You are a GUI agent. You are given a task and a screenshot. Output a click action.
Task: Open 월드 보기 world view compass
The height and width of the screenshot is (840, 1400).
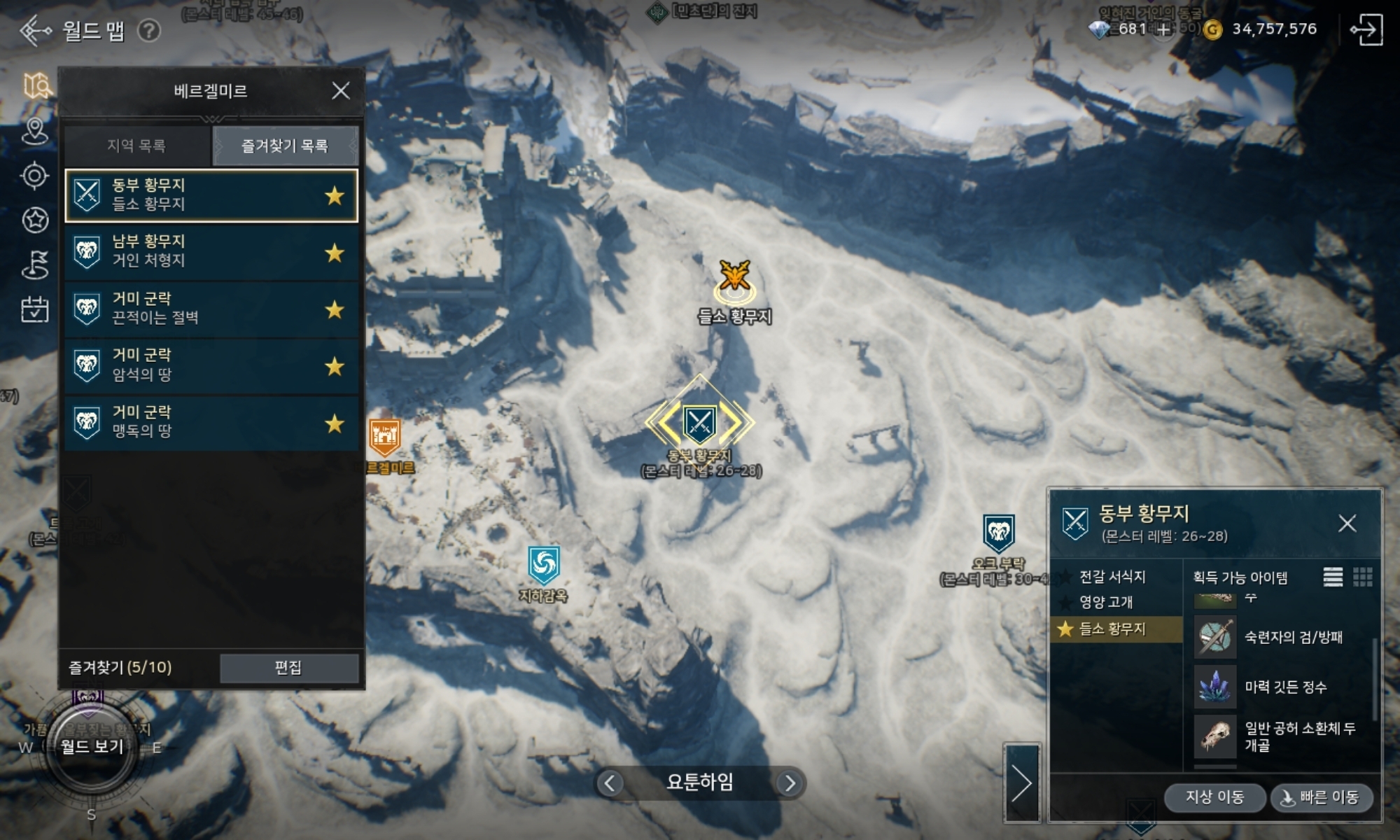tap(92, 747)
